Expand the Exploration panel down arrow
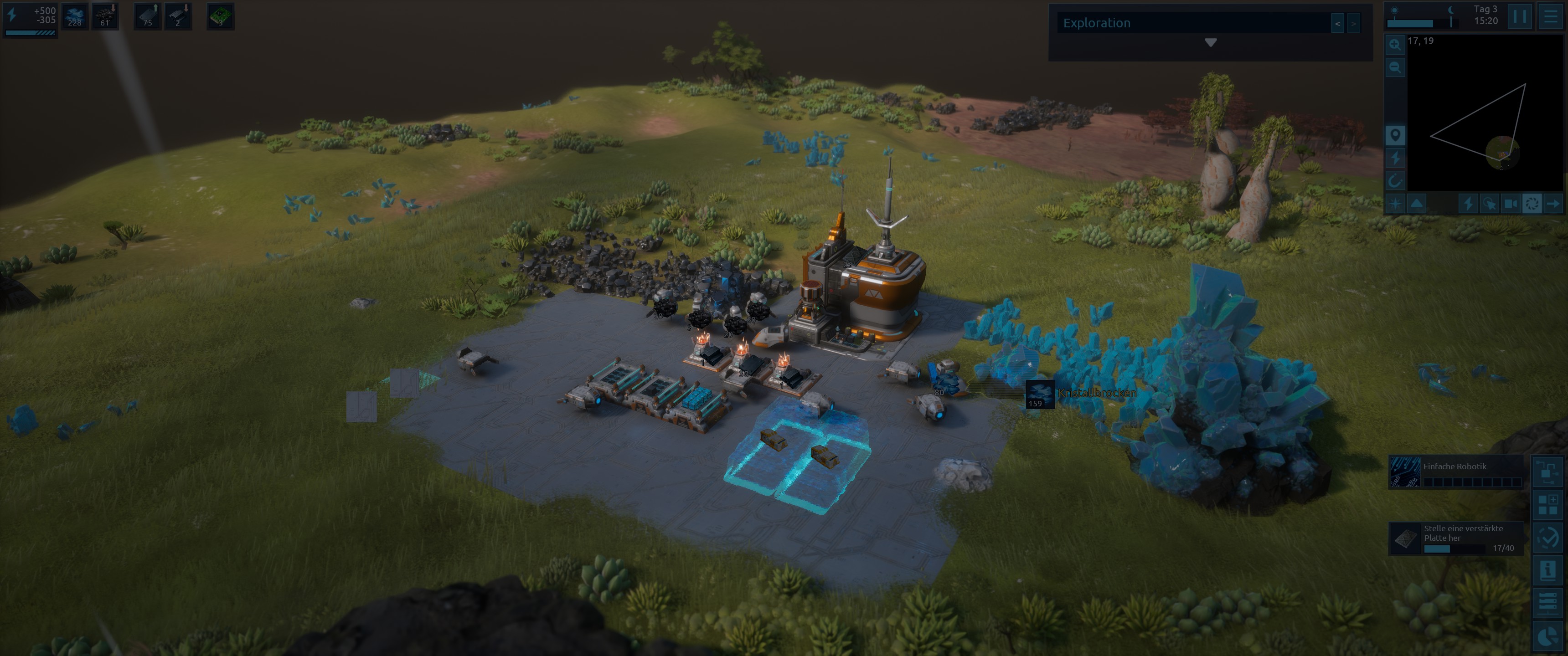1568x656 pixels. pyautogui.click(x=1210, y=43)
